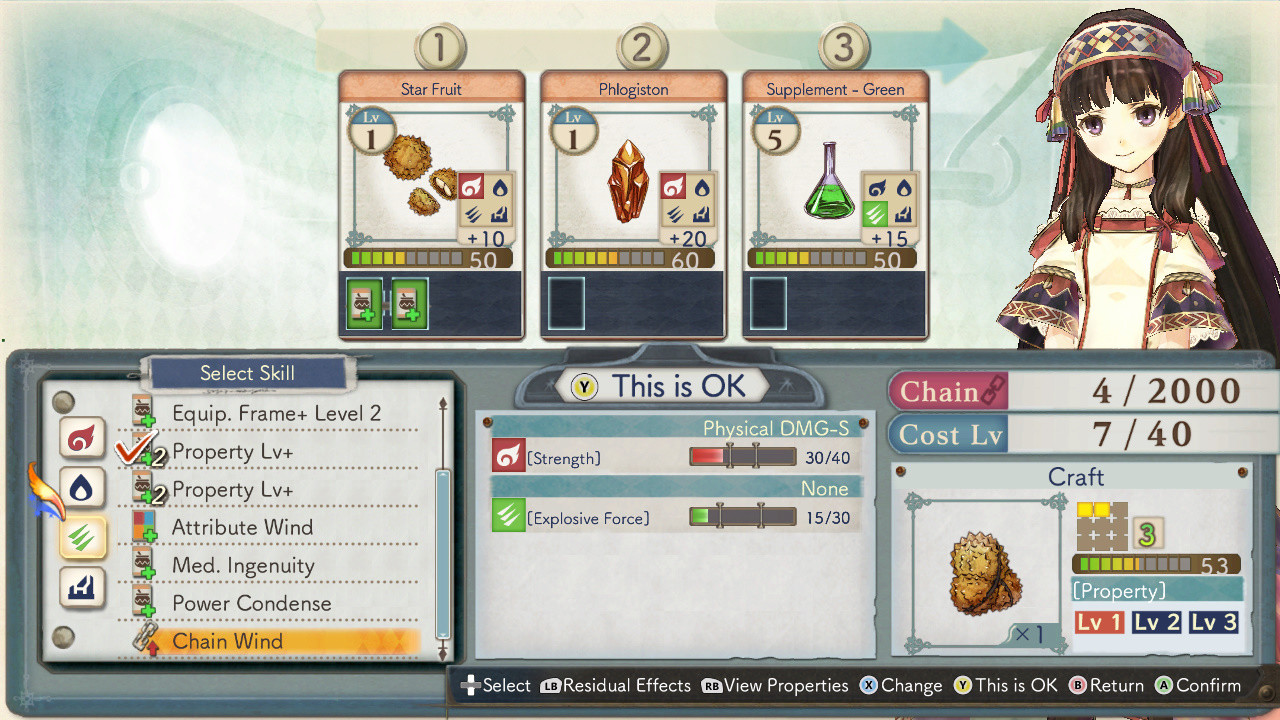Click the first green property slot under Star Fruit
This screenshot has height=720, width=1280.
363,301
